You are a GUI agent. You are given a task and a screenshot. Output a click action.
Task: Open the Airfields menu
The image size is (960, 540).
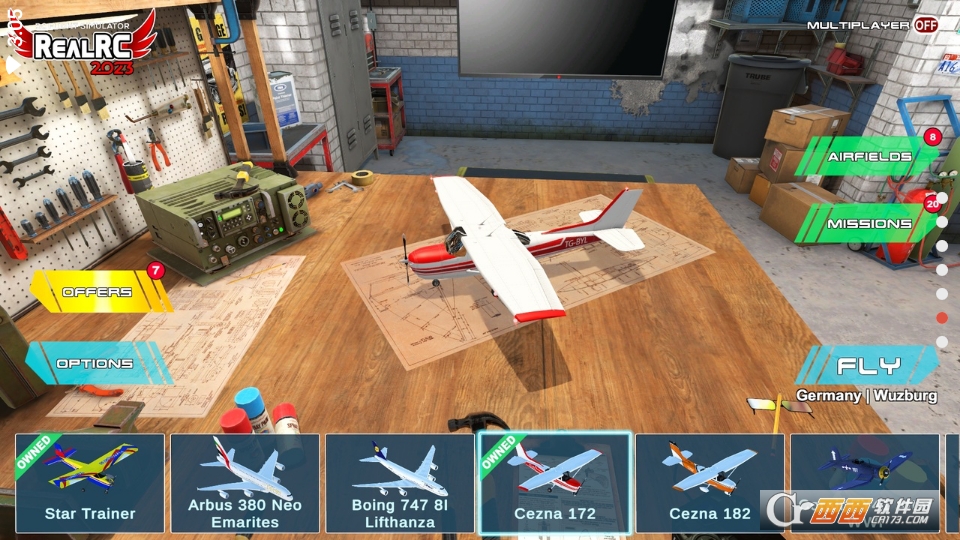tap(868, 157)
